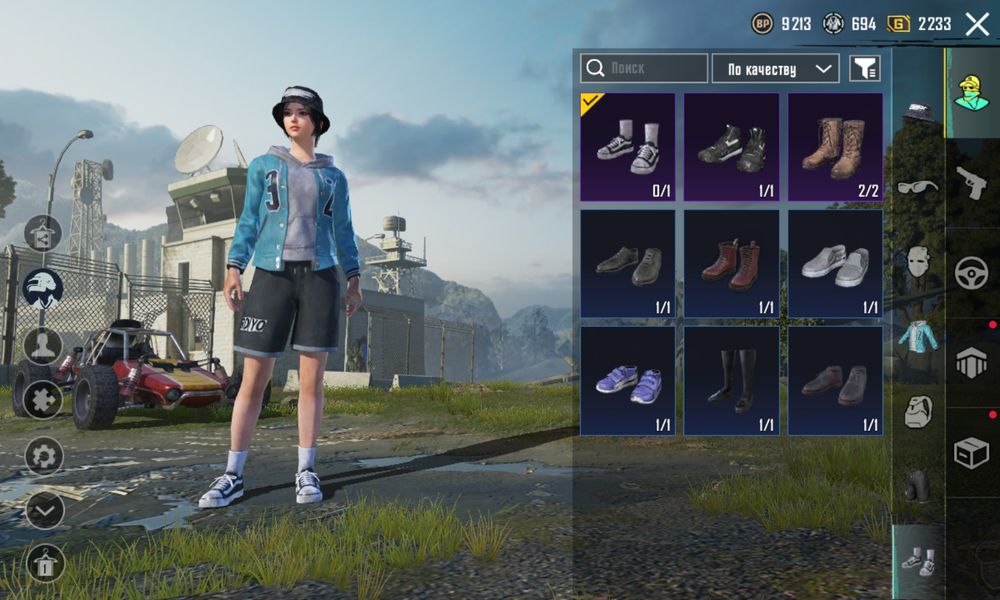Viewport: 1000px width, 600px height.
Task: Open the sunglasses category
Action: point(918,187)
